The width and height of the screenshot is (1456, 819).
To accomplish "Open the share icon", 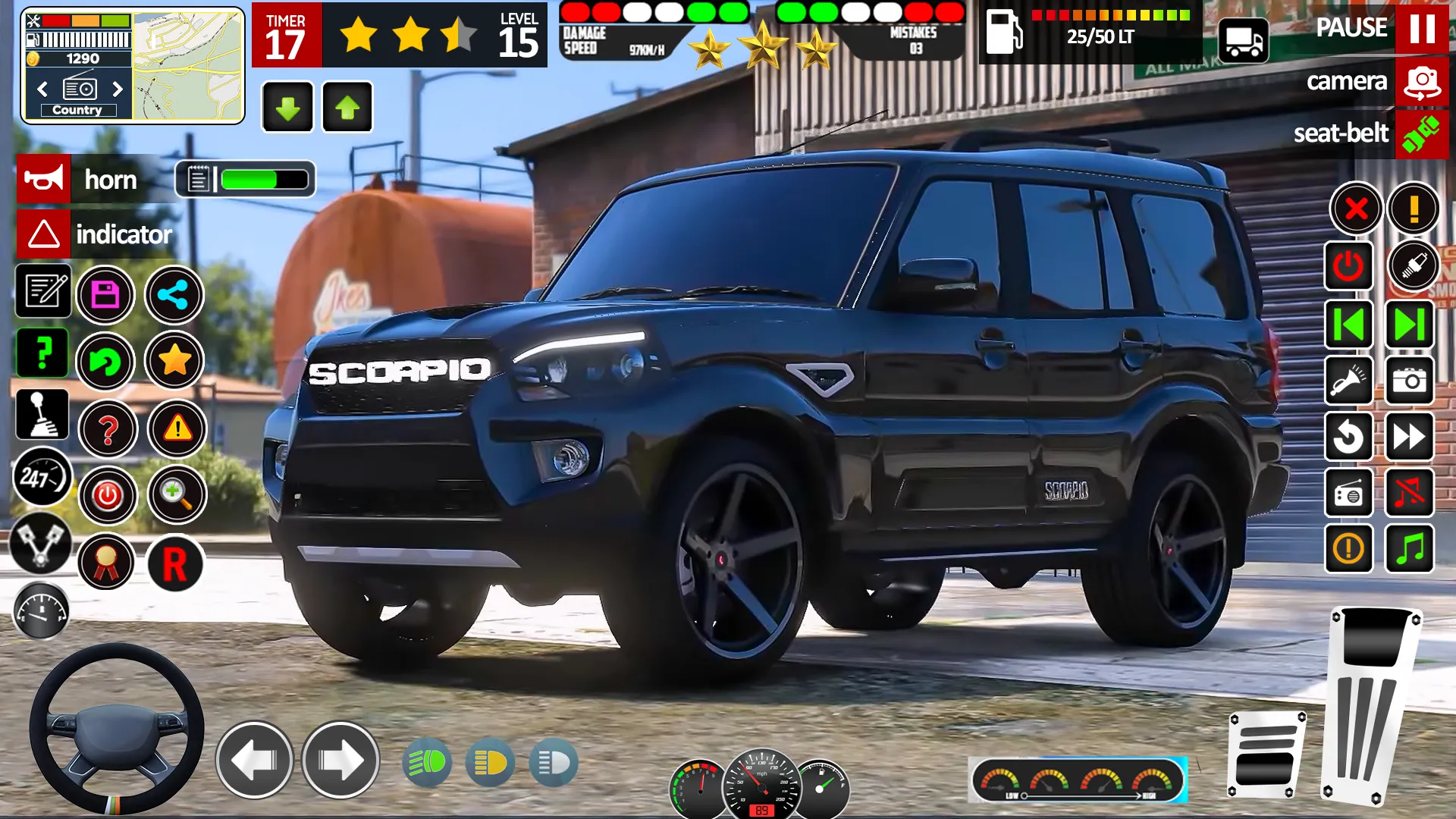I will pyautogui.click(x=174, y=295).
